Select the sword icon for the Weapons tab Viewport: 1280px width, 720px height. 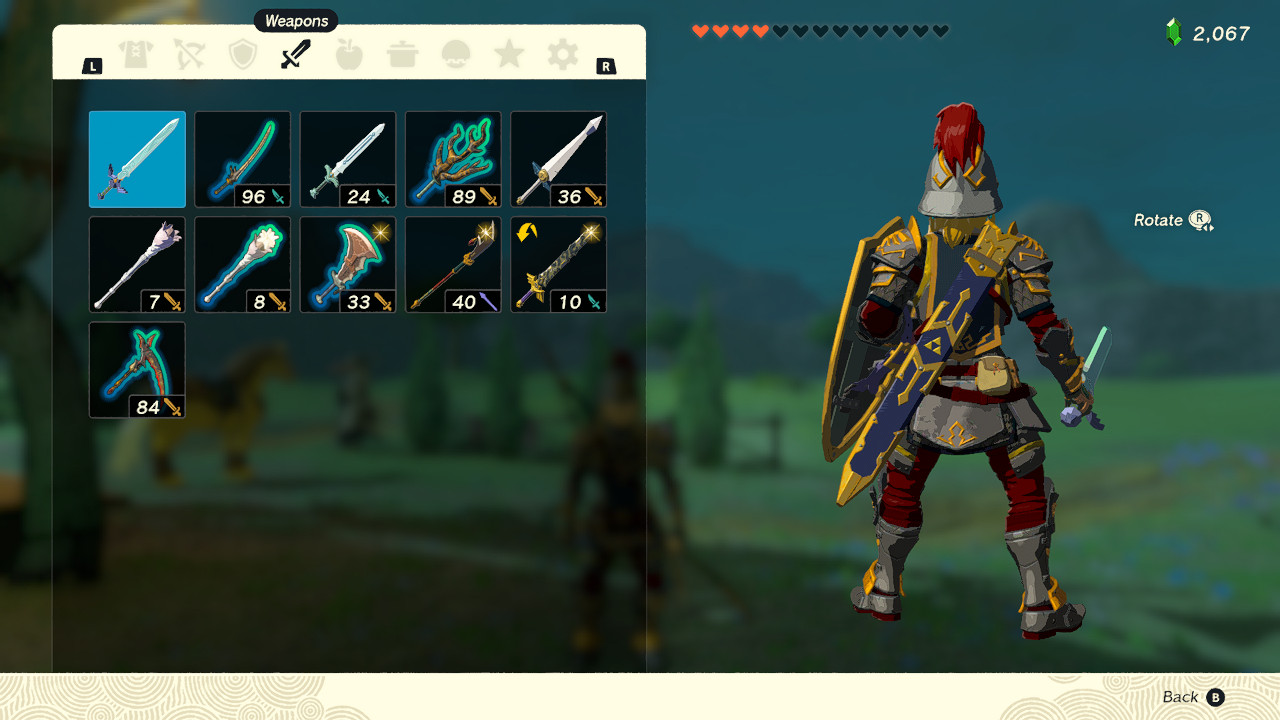click(296, 55)
